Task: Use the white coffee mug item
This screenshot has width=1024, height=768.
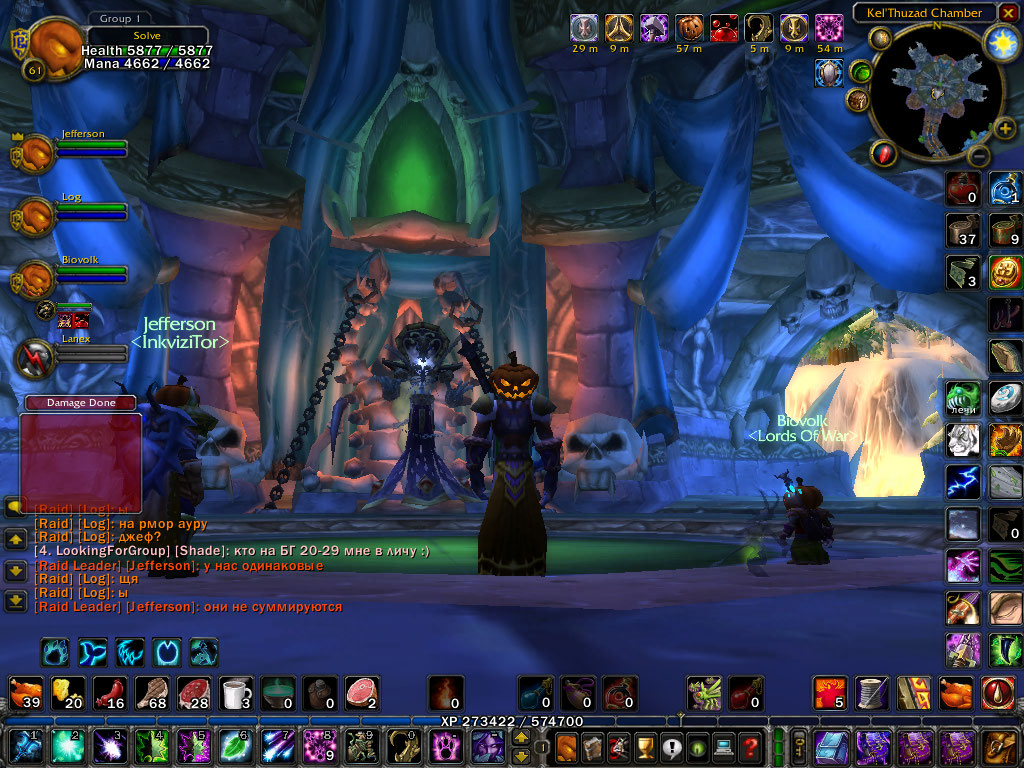Action: (236, 691)
